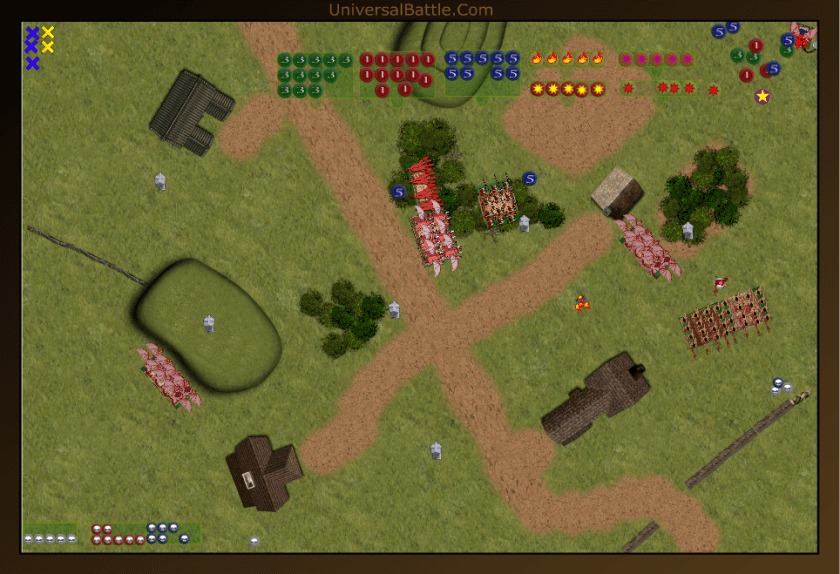
Task: Select the cavalry regiment beside the grassy hill
Action: 169,375
